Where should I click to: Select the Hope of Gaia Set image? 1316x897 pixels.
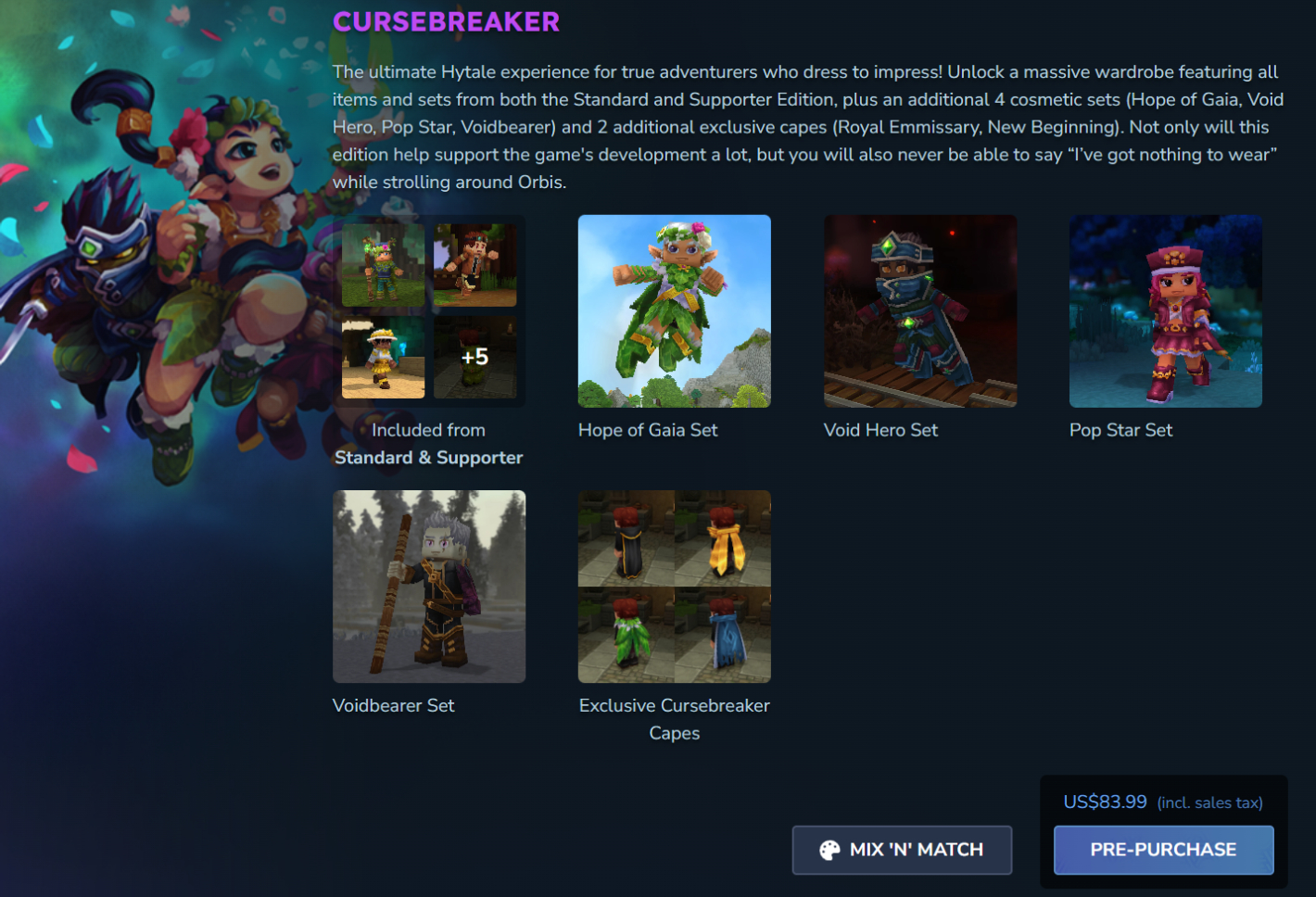pos(674,310)
